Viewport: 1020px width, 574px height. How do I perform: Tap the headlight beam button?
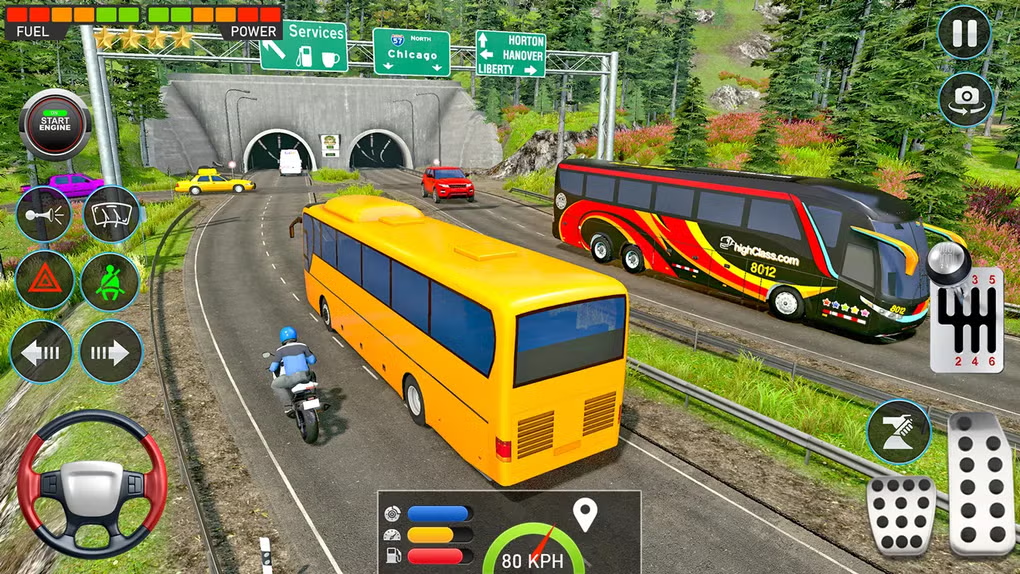(x=898, y=431)
